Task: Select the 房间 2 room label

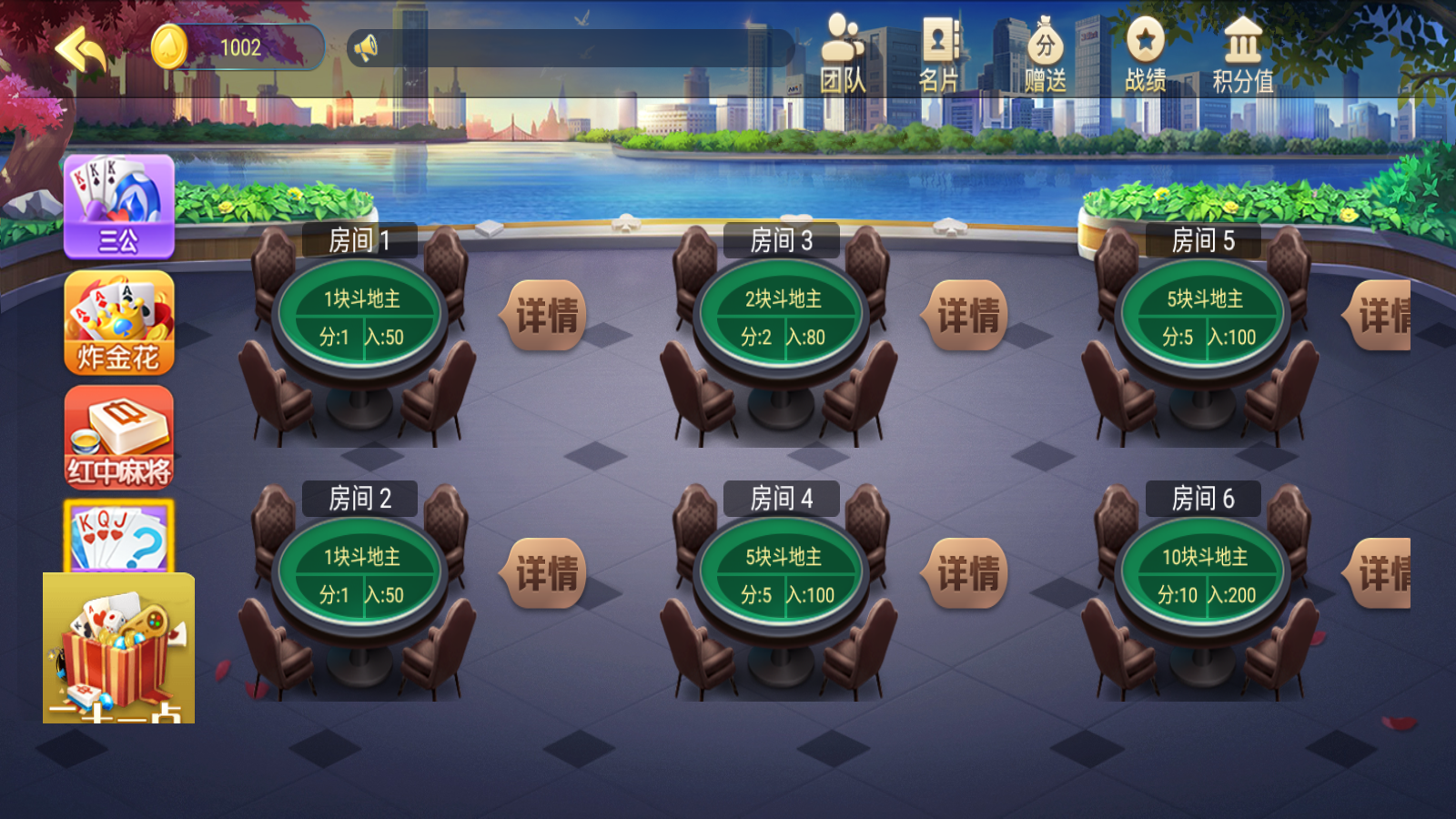Action: 363,499
